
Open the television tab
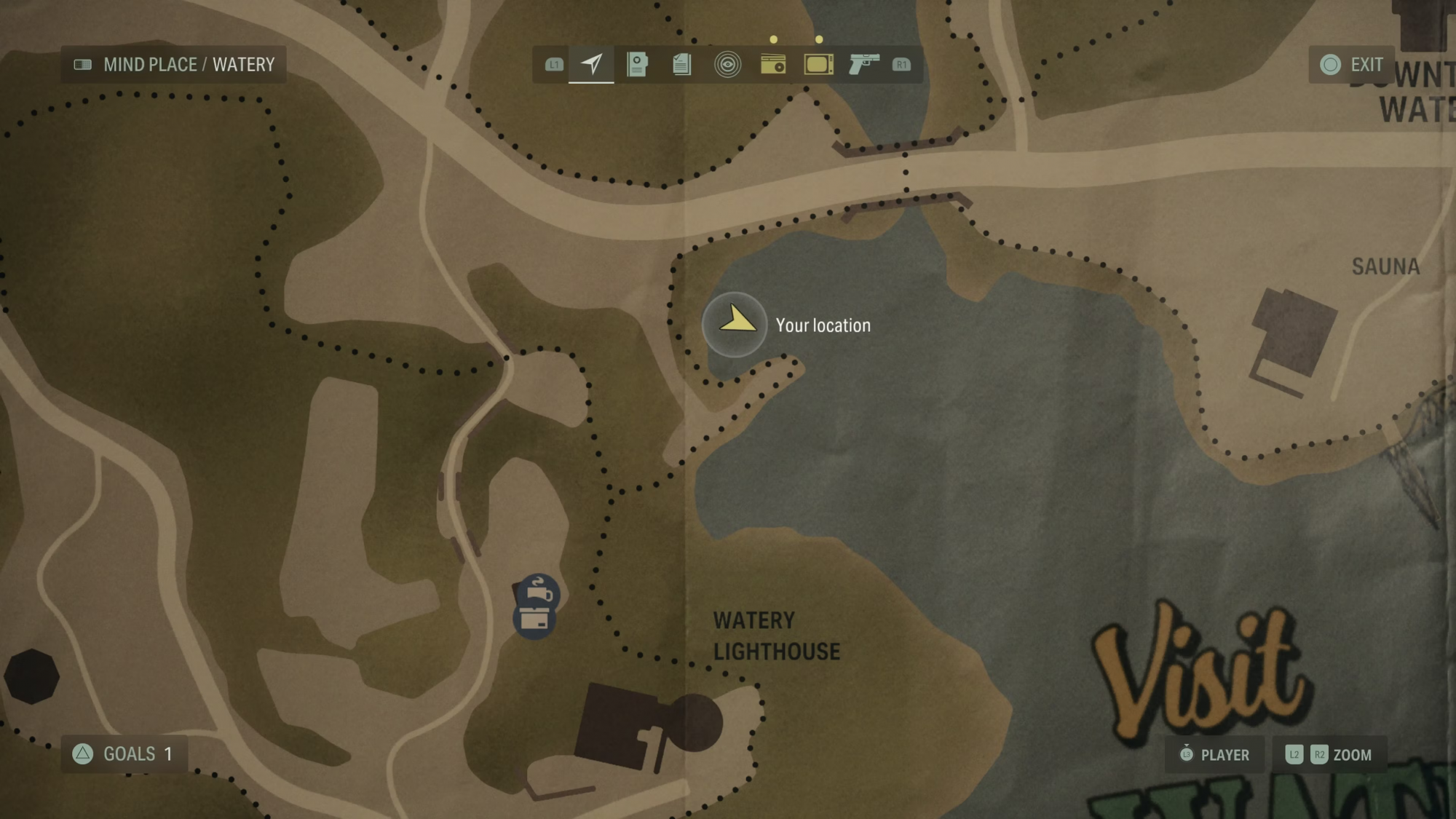(818, 64)
